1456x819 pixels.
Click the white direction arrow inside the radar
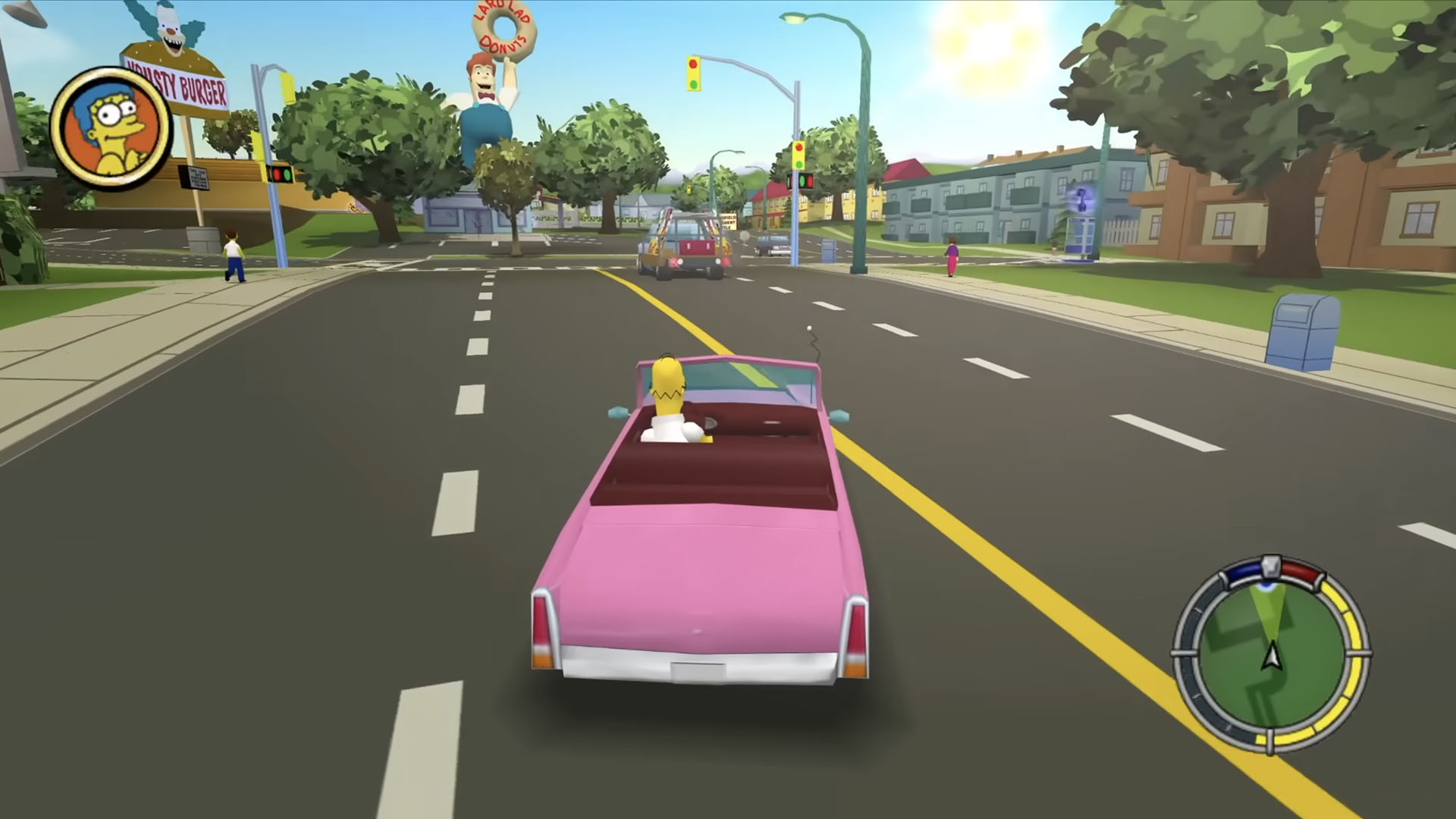(1272, 656)
